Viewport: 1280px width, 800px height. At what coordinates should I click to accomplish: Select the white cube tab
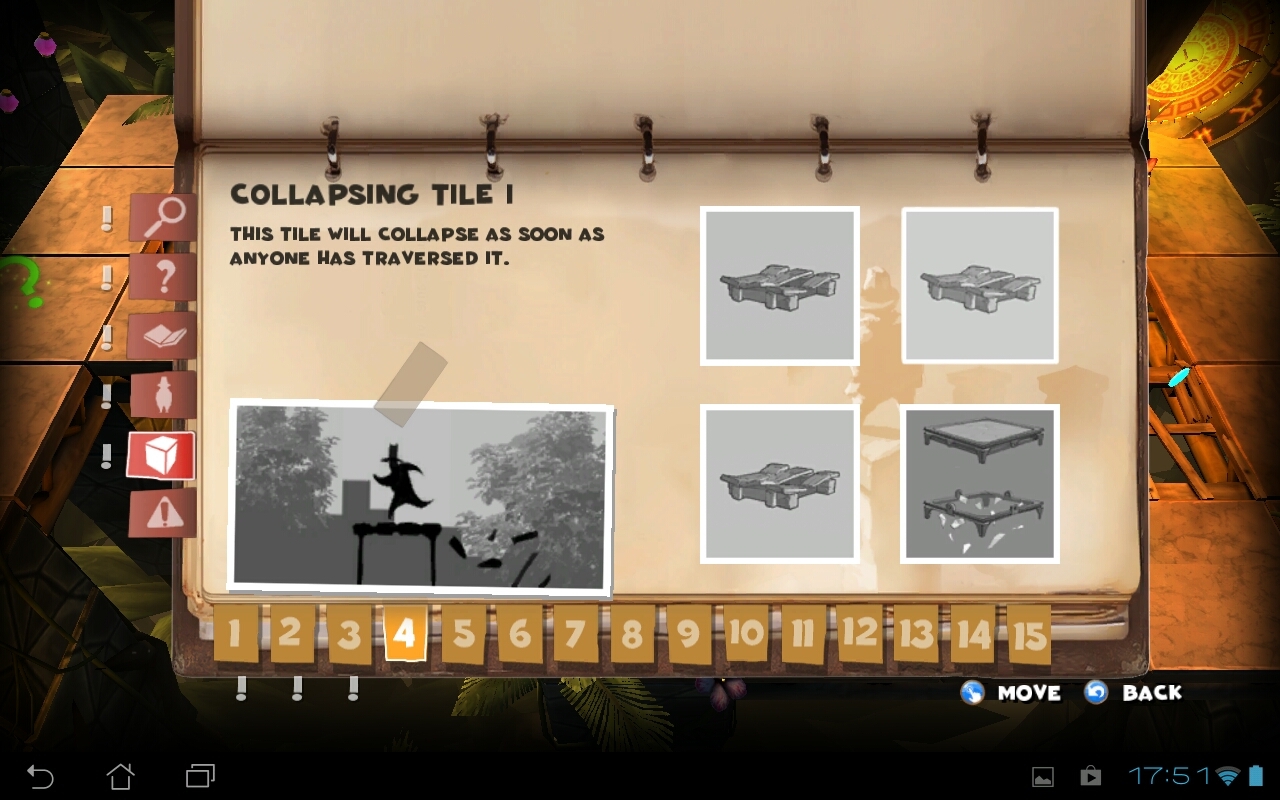click(161, 456)
